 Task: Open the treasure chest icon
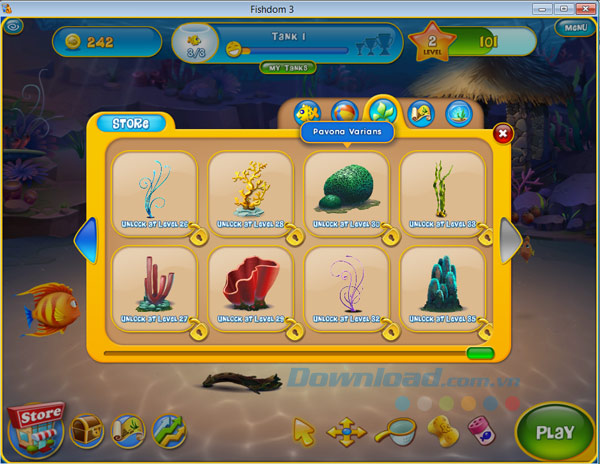point(86,431)
